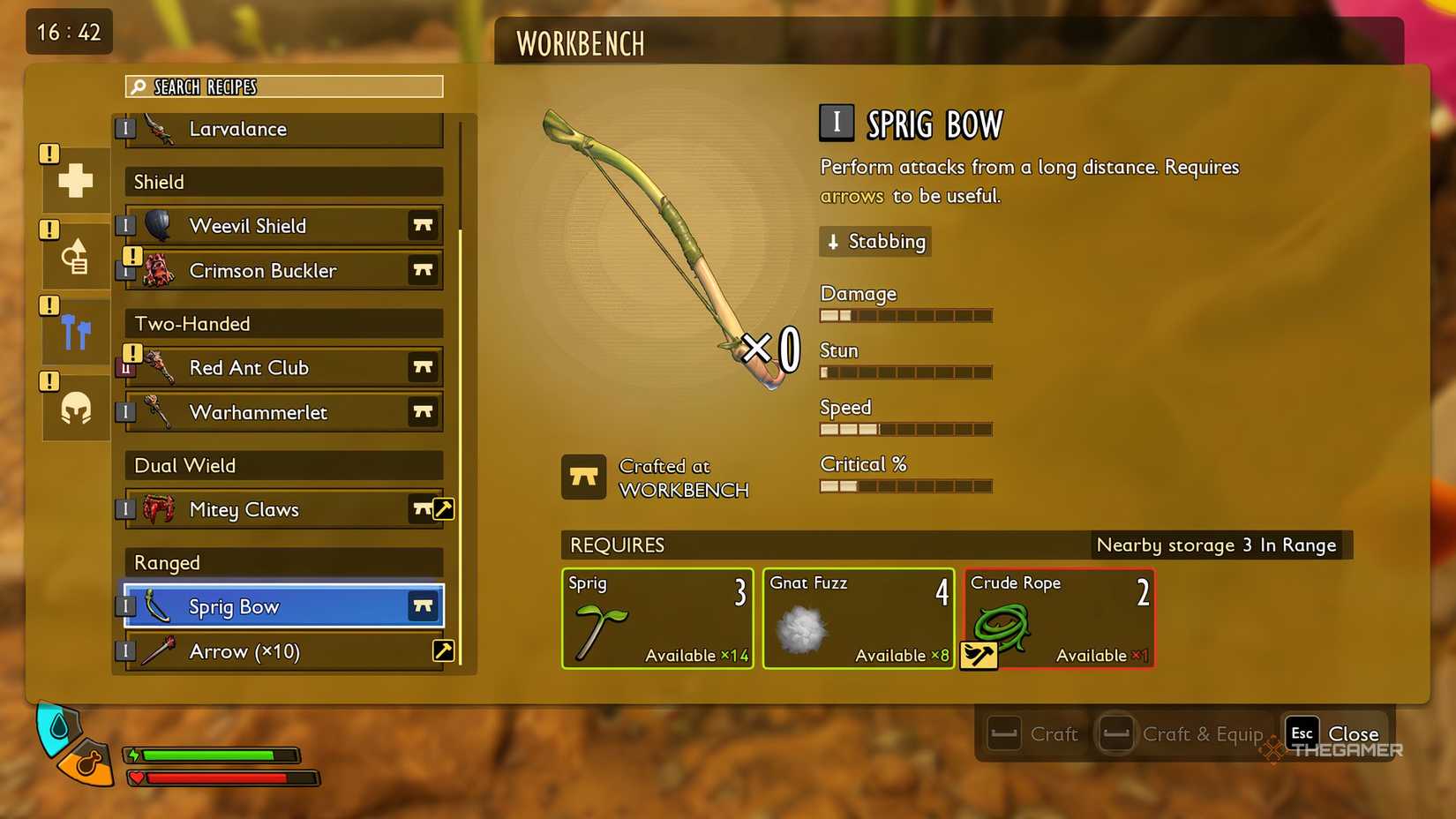Select the Larvalance recipe
The image size is (1456, 819).
coord(284,130)
